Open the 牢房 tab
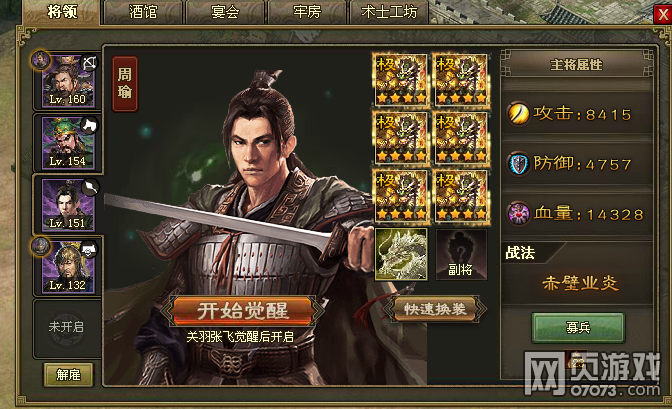Image resolution: width=672 pixels, height=409 pixels. pos(307,13)
